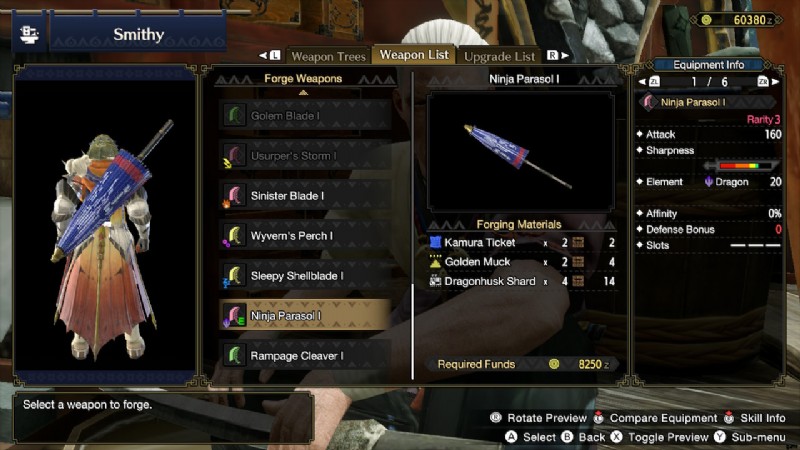Image resolution: width=800 pixels, height=450 pixels.
Task: Open the Upgrade List tab
Action: click(499, 56)
